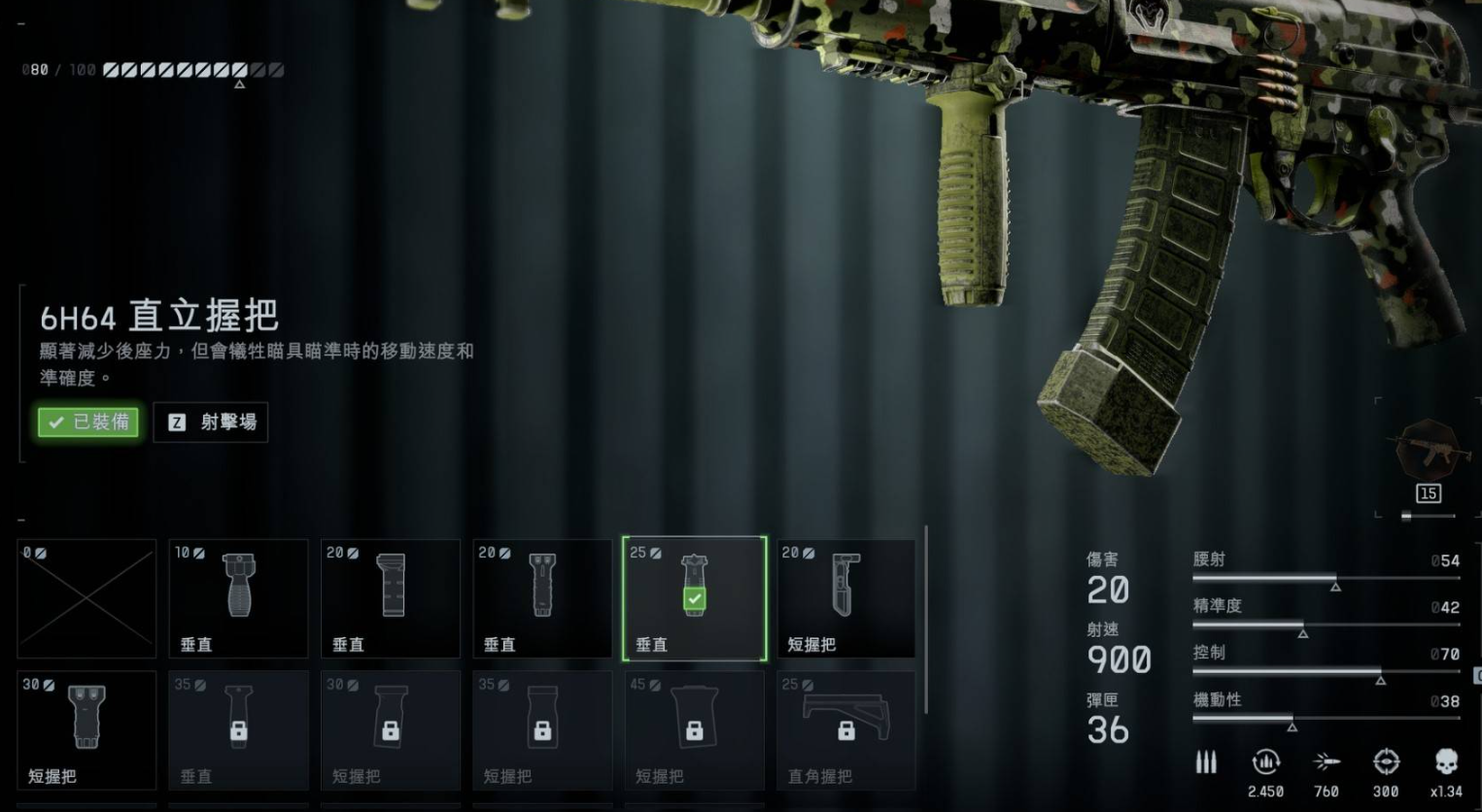Choose the 10-point 垂直 grip
This screenshot has width=1482, height=812.
click(x=238, y=598)
